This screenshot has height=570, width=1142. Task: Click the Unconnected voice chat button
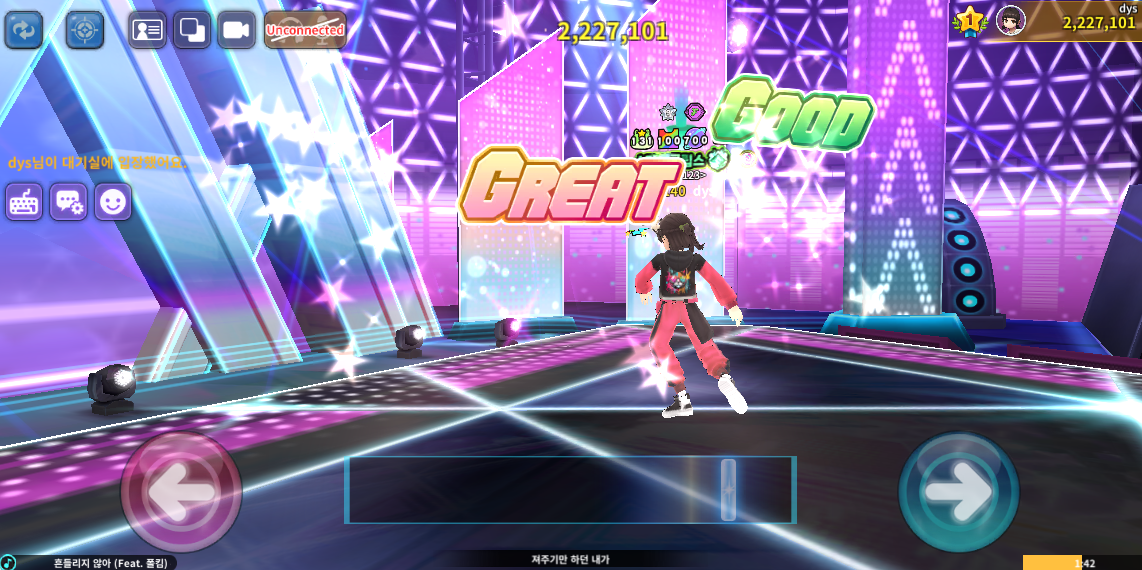point(305,30)
